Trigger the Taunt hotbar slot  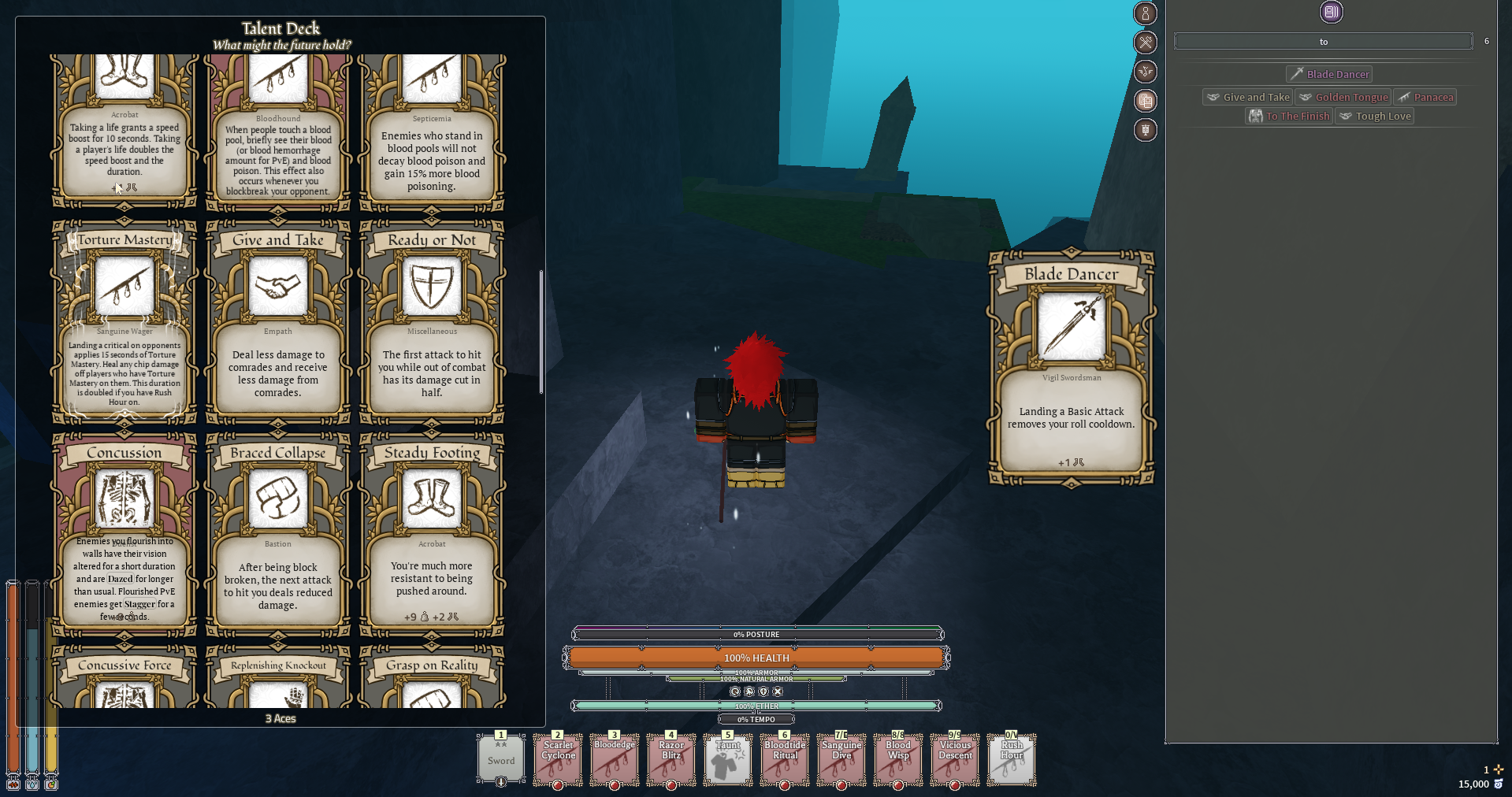728,759
